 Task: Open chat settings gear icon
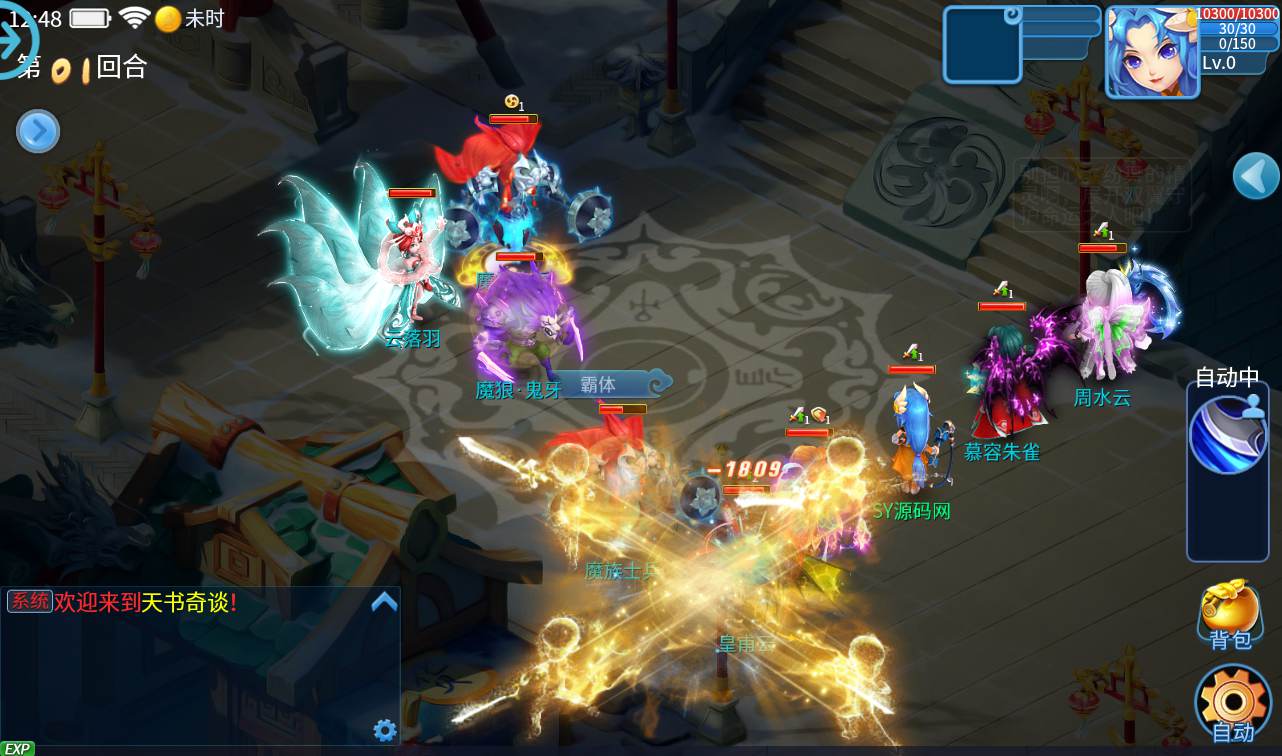(x=384, y=730)
